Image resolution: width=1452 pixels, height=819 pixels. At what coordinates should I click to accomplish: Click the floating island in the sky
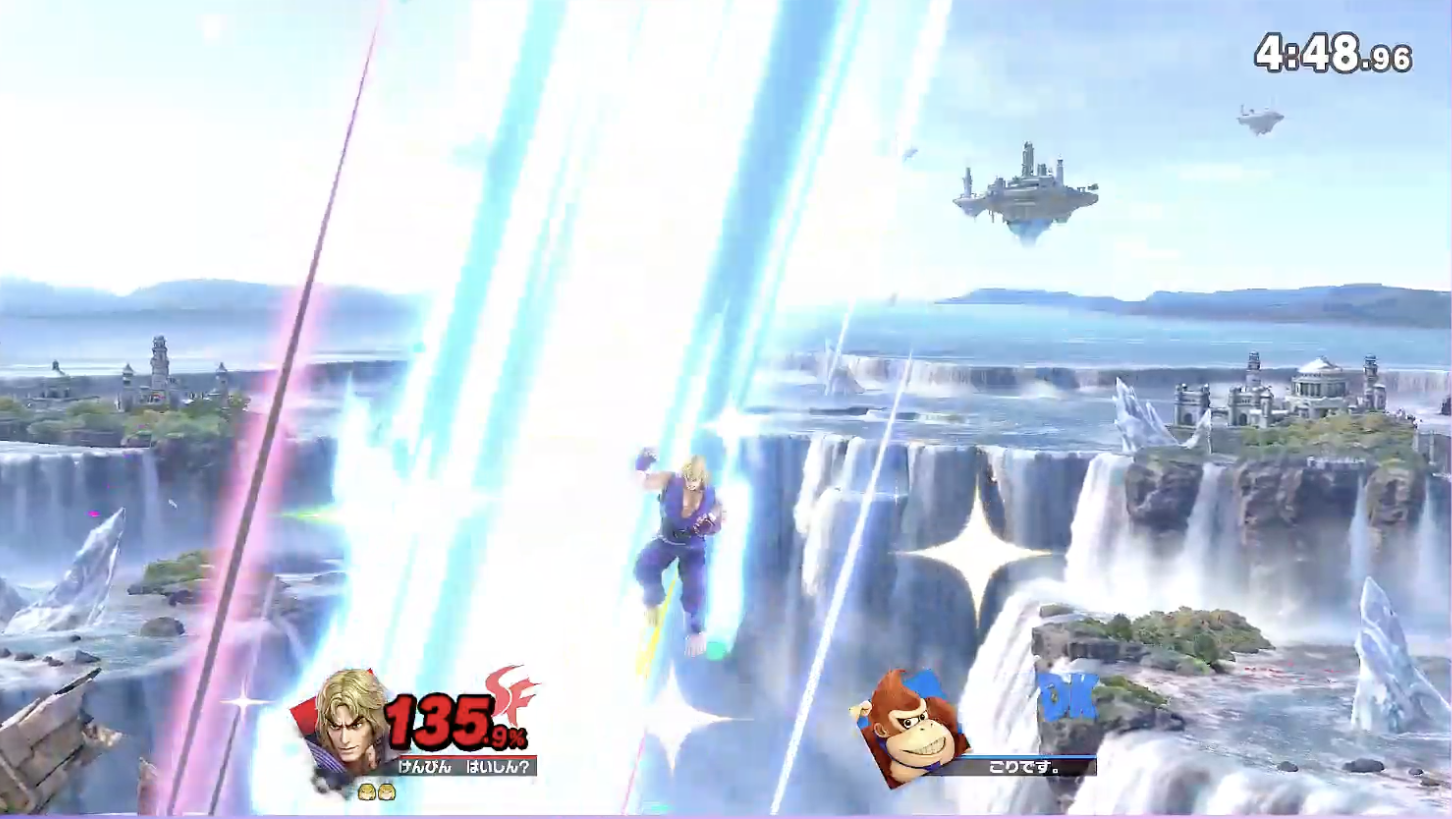point(1027,188)
